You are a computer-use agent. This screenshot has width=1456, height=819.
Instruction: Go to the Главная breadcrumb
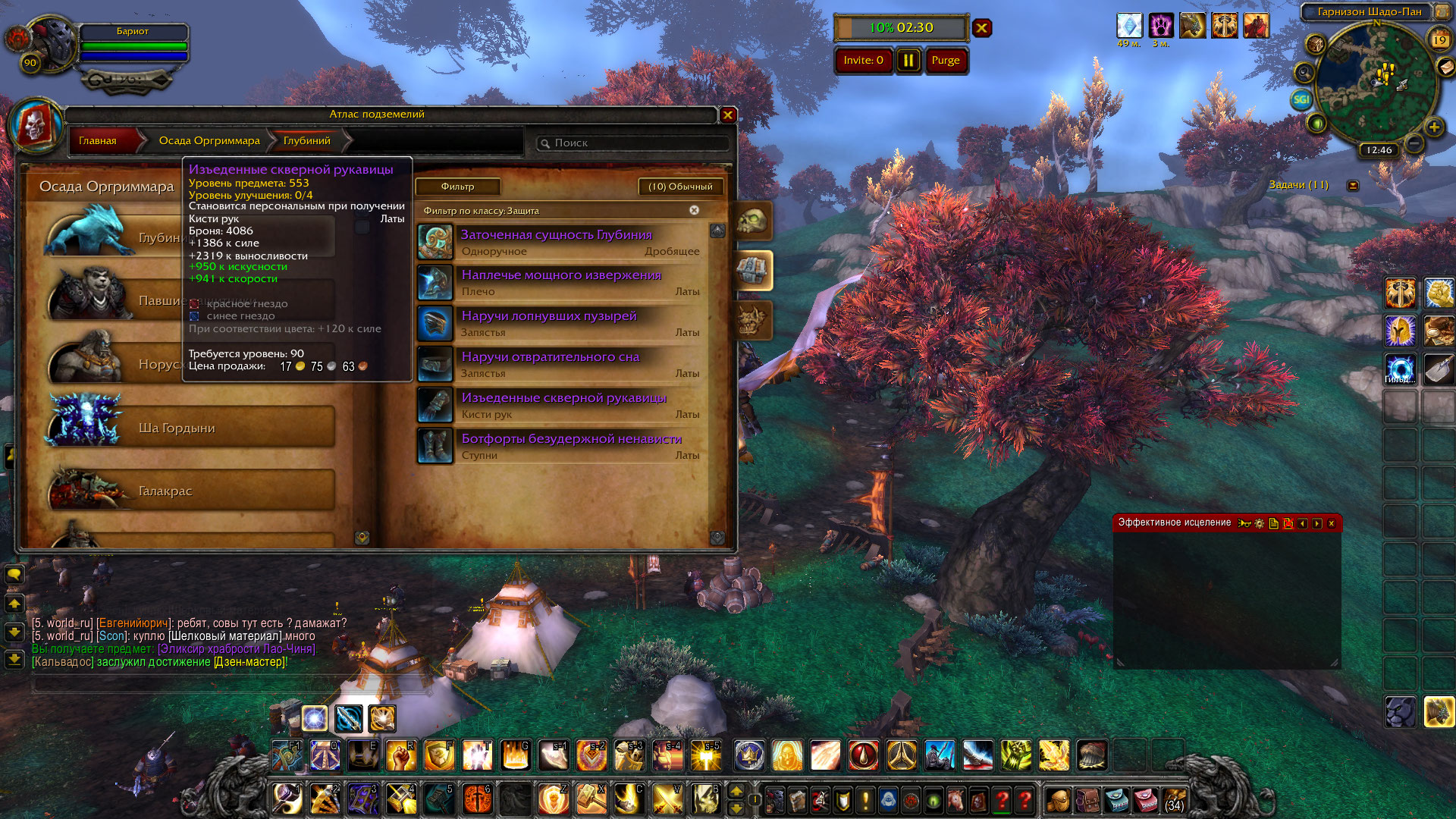pyautogui.click(x=98, y=141)
